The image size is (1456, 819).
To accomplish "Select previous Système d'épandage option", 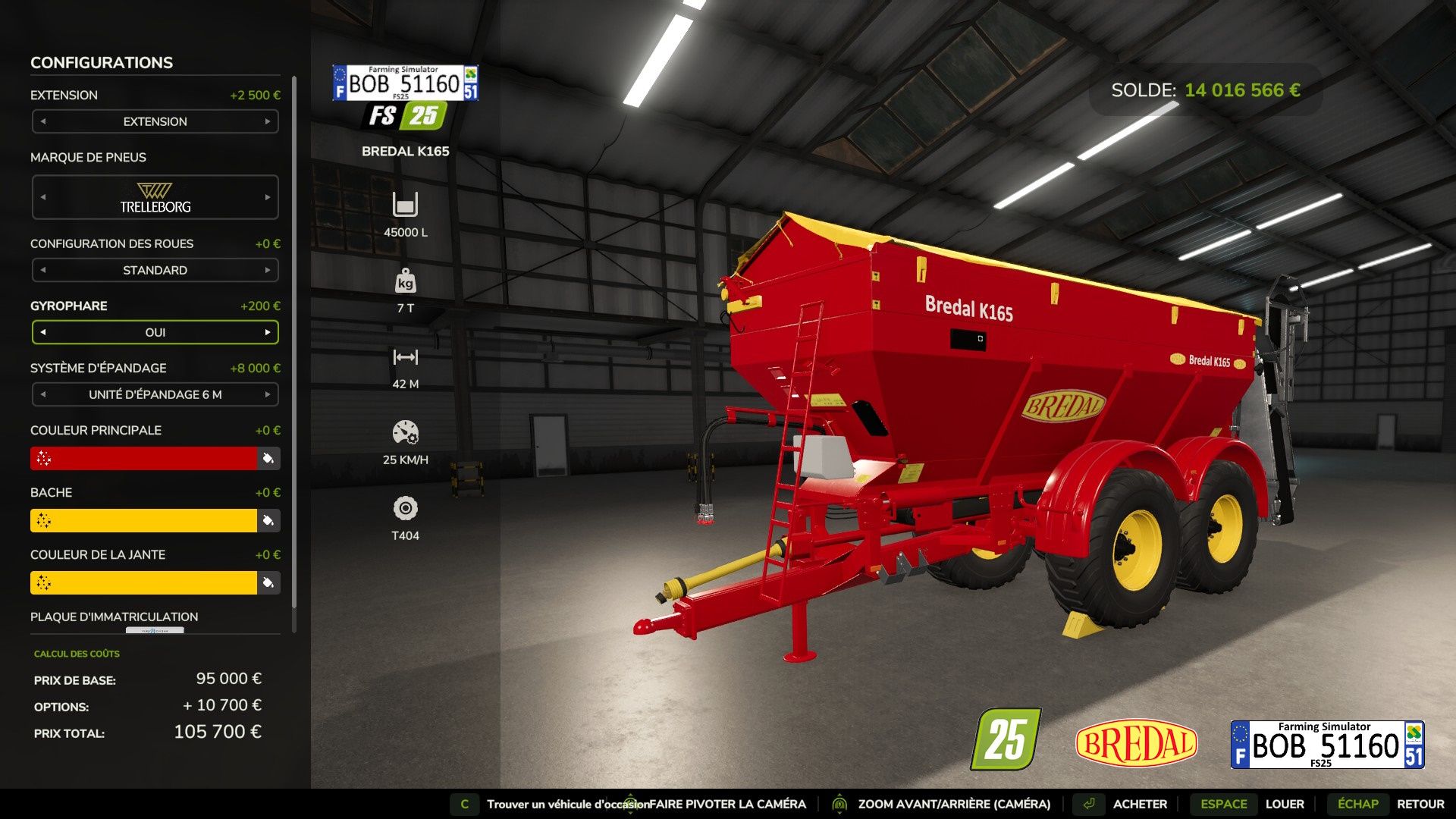I will (43, 394).
